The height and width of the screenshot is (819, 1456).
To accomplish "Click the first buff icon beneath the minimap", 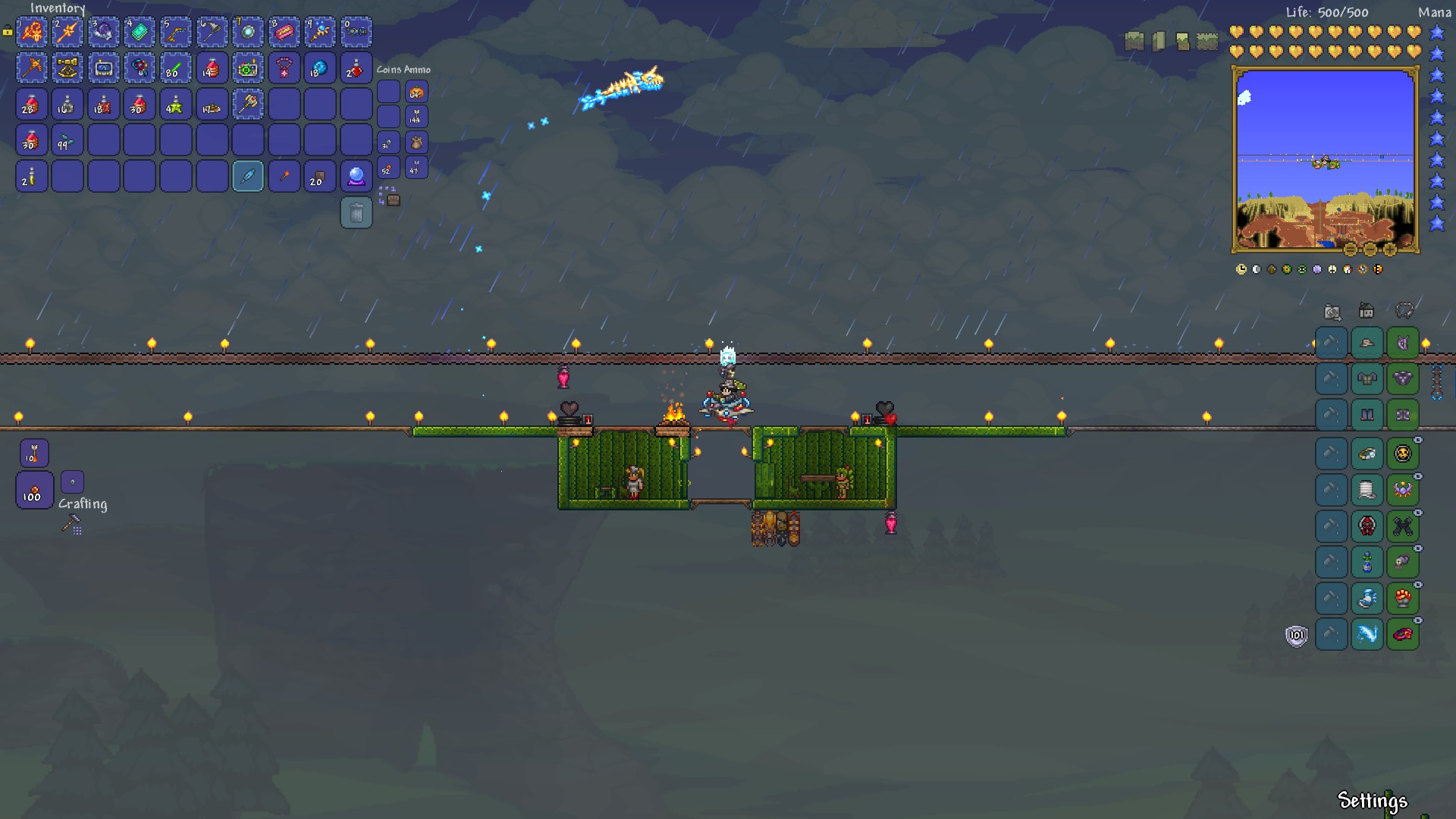I will click(1241, 268).
